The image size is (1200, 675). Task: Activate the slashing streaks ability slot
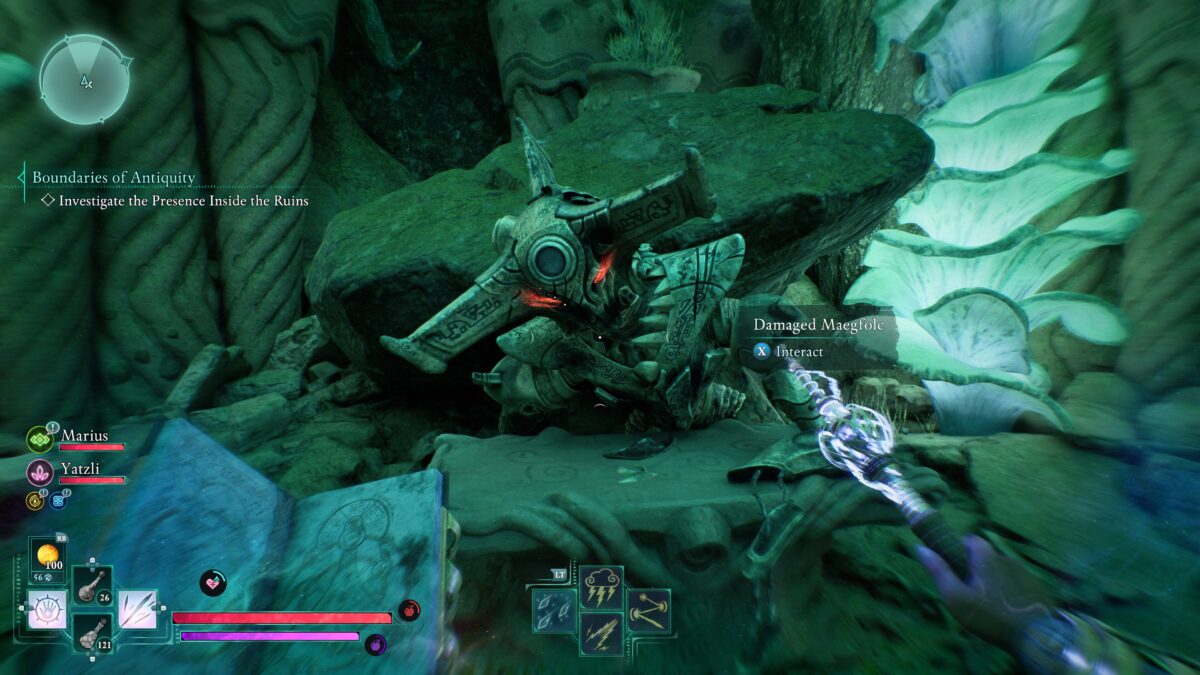pyautogui.click(x=137, y=609)
